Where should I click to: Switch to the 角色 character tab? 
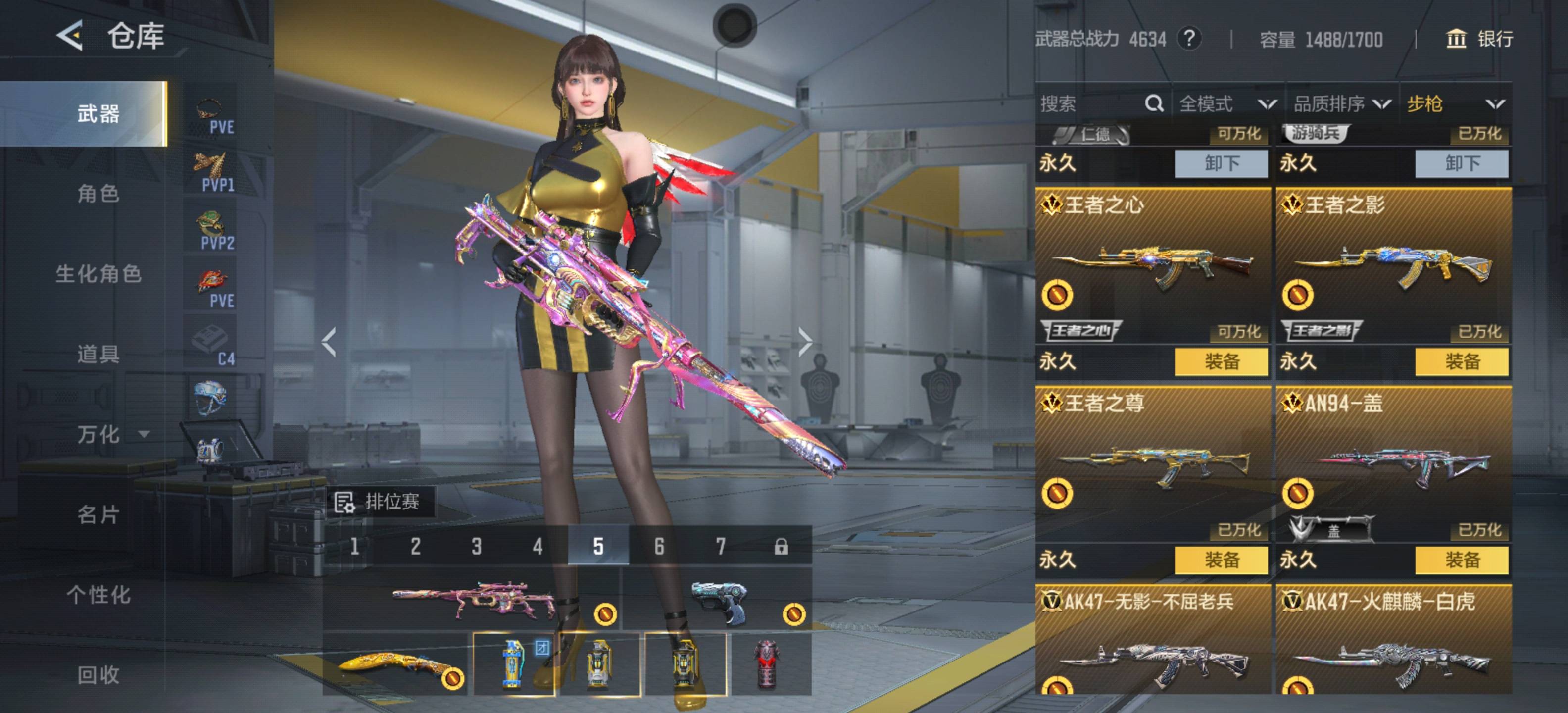pyautogui.click(x=98, y=194)
